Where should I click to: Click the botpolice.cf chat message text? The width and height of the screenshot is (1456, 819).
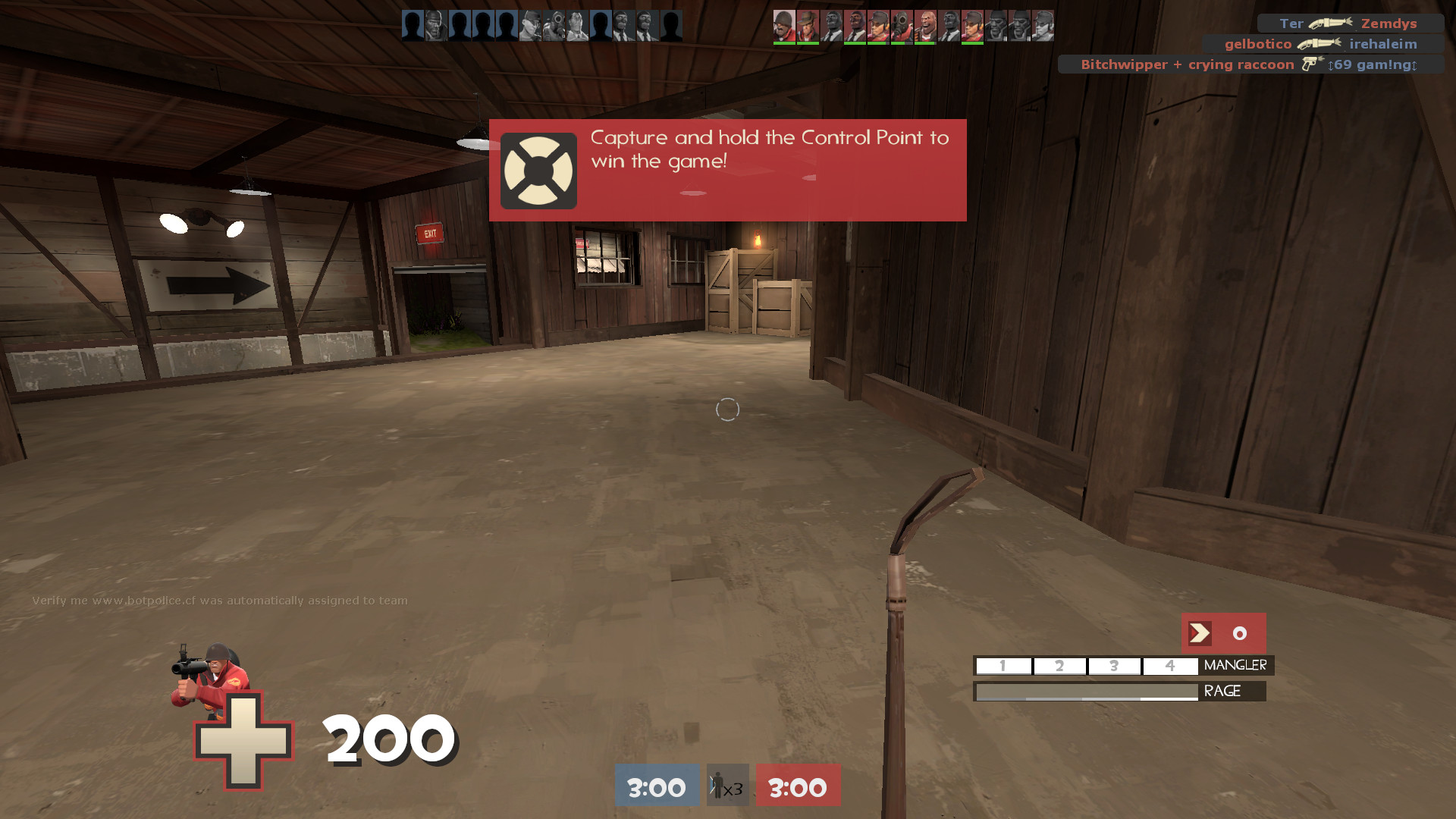pyautogui.click(x=218, y=599)
